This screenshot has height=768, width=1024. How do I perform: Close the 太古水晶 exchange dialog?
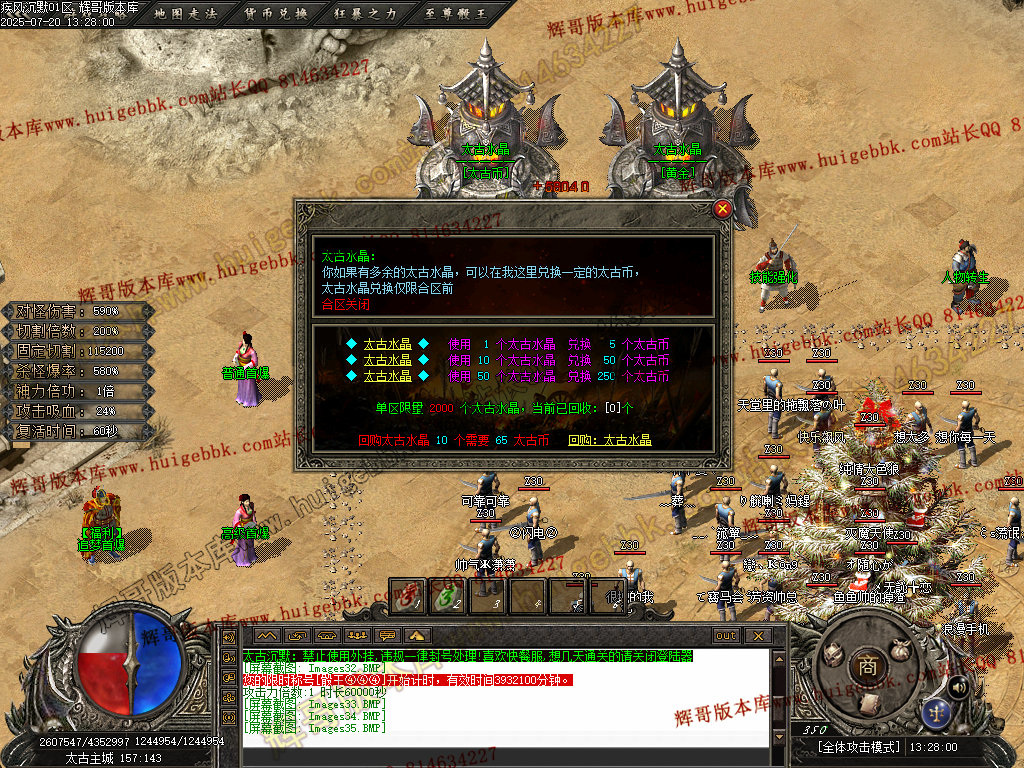coord(722,209)
